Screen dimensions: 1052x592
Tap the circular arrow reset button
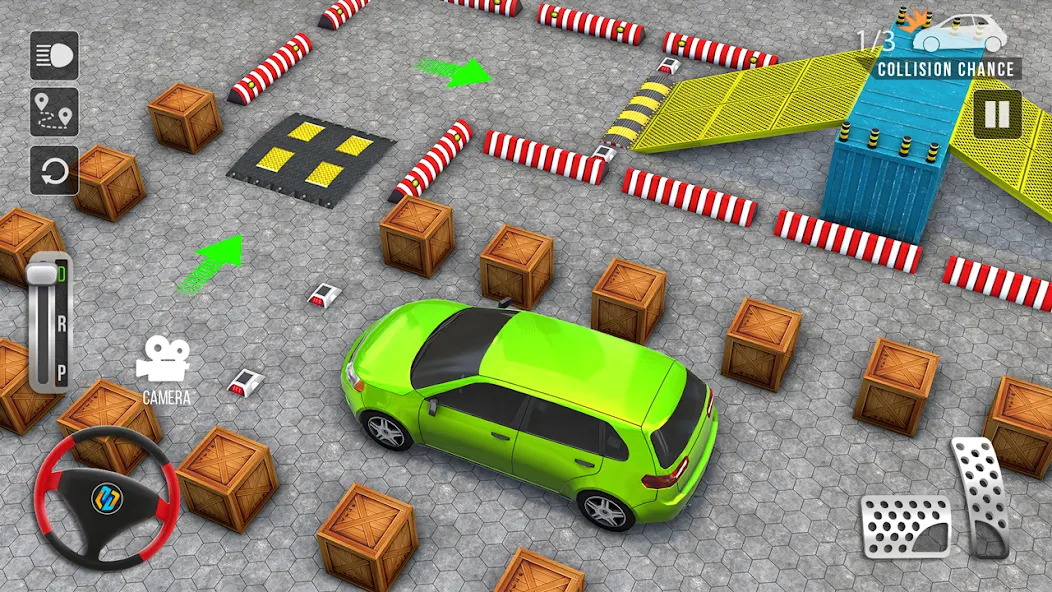pos(54,170)
